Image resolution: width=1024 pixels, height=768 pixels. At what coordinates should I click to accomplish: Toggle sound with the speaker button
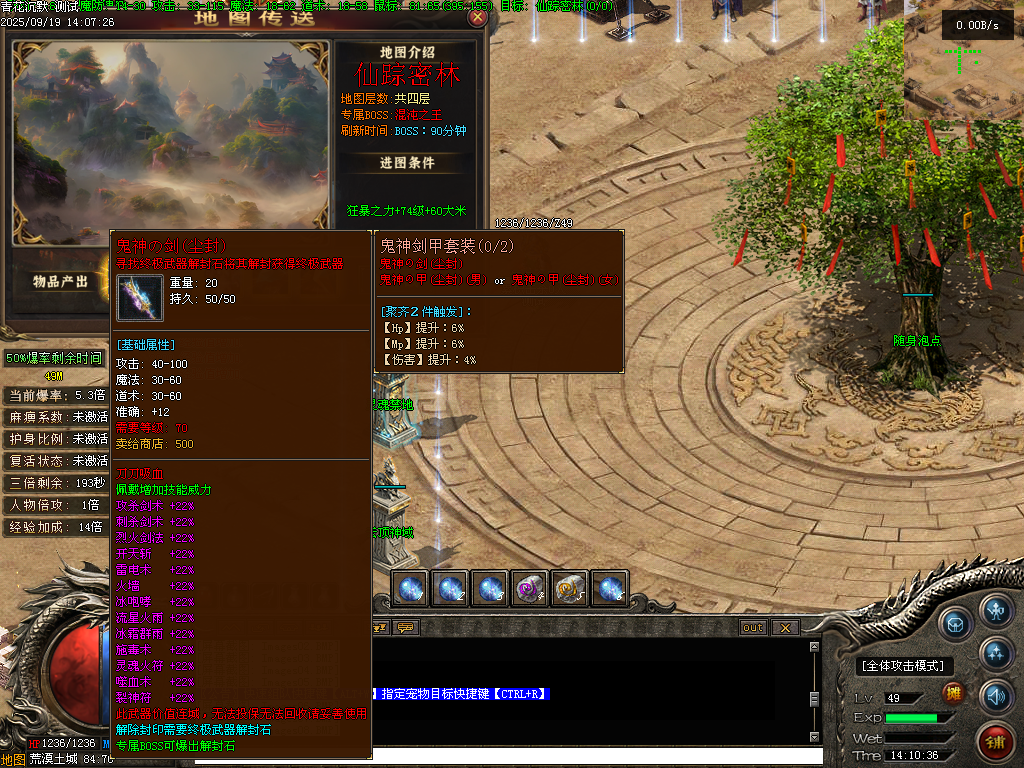click(x=995, y=695)
